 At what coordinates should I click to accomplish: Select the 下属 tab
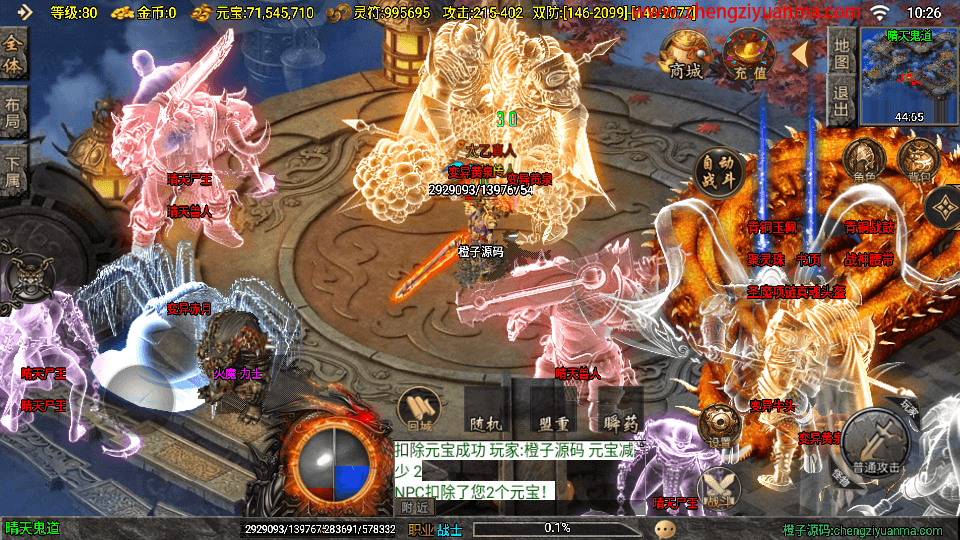click(13, 172)
